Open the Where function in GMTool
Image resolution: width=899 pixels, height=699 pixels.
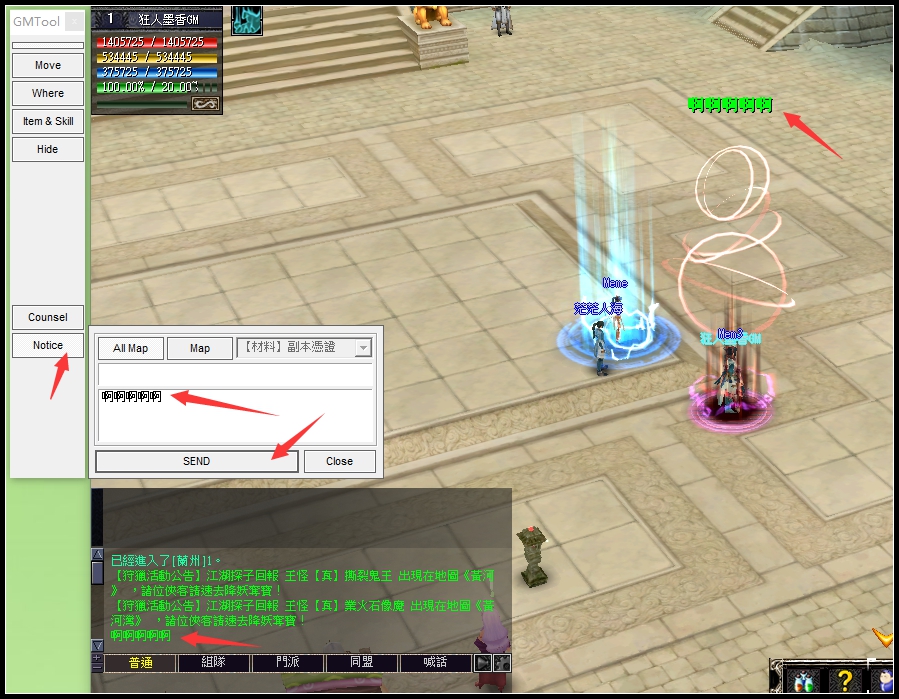coord(47,93)
